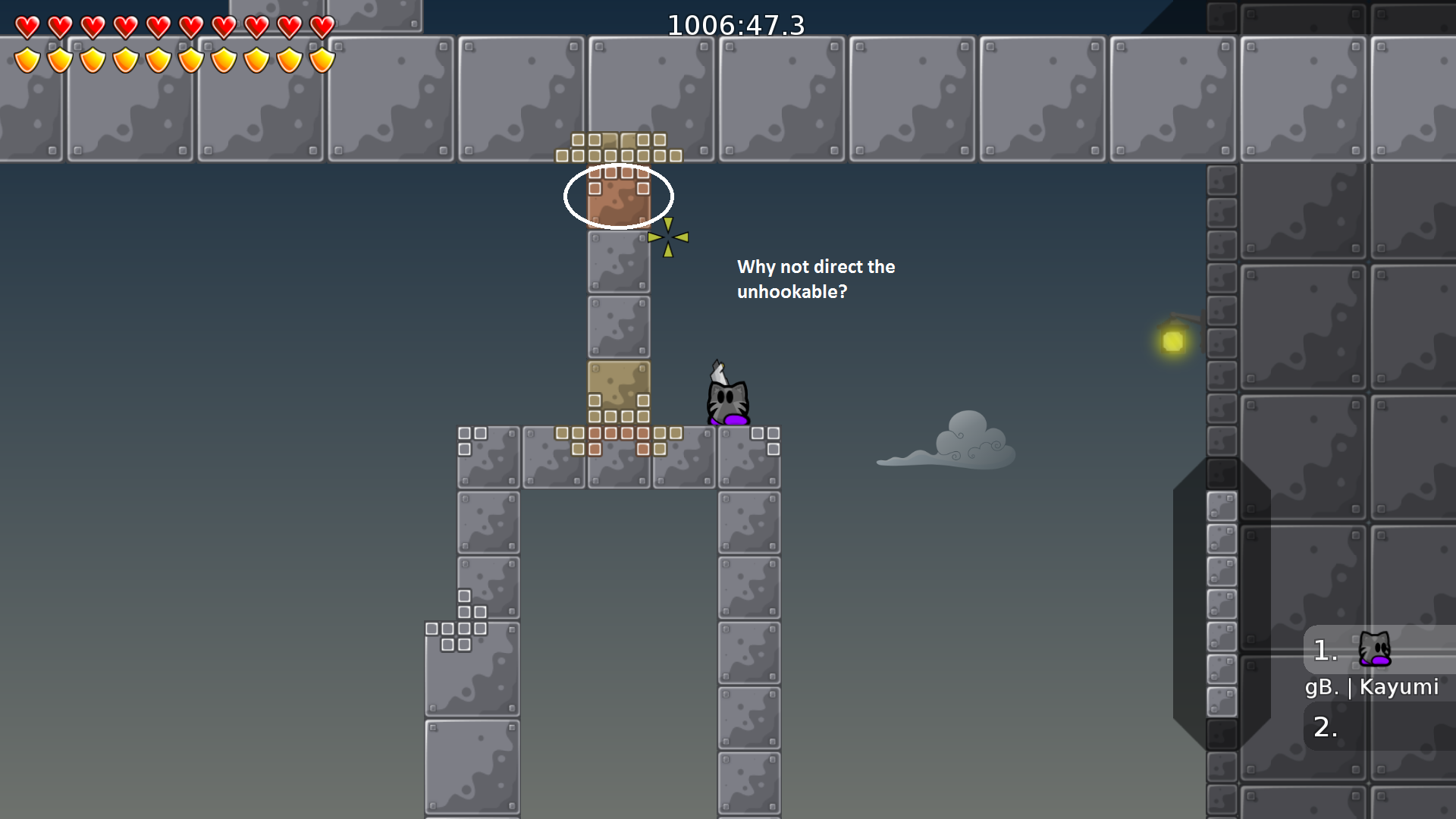Click the chat text asking about the unhookable
The height and width of the screenshot is (819, 1456).
pyautogui.click(x=815, y=278)
